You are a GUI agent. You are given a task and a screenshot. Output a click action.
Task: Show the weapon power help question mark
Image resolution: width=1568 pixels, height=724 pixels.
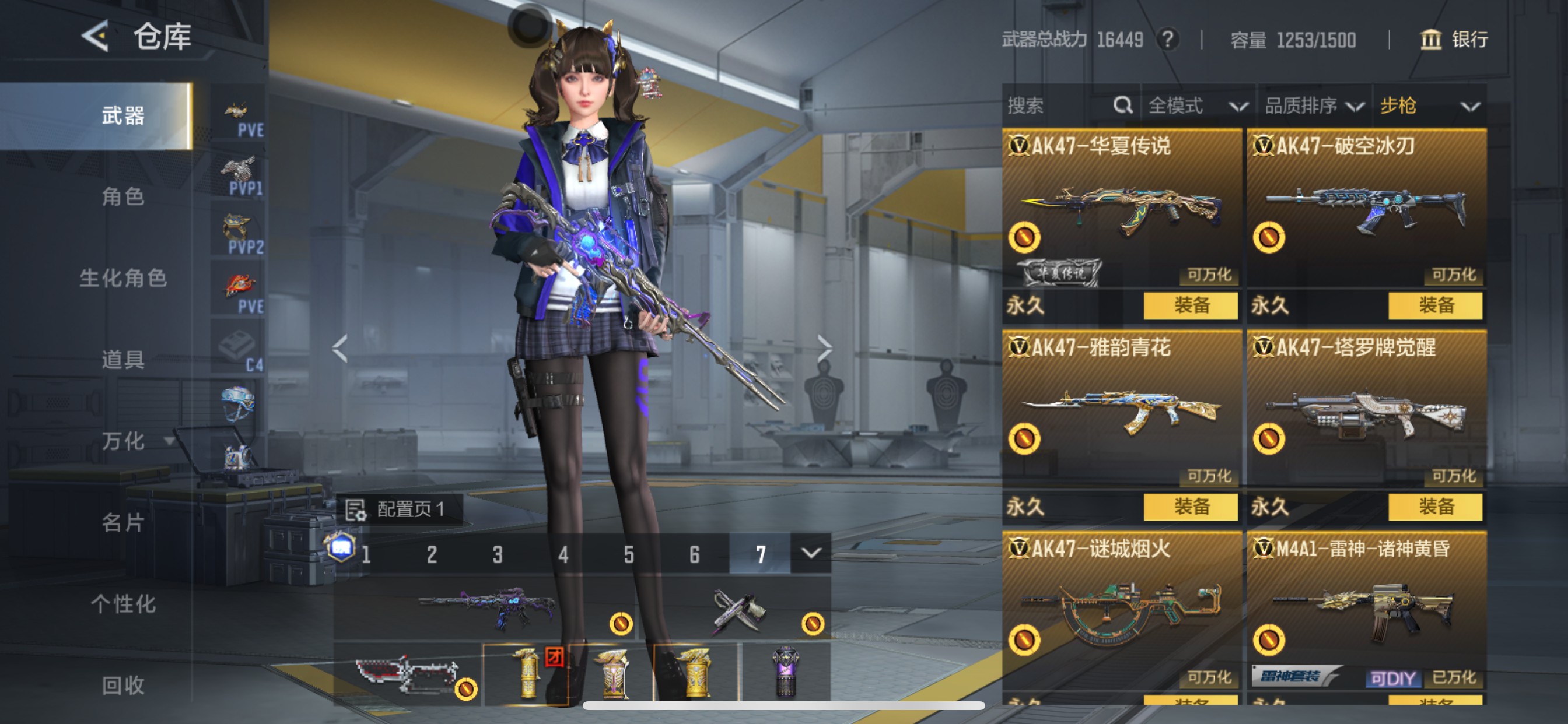(1167, 40)
